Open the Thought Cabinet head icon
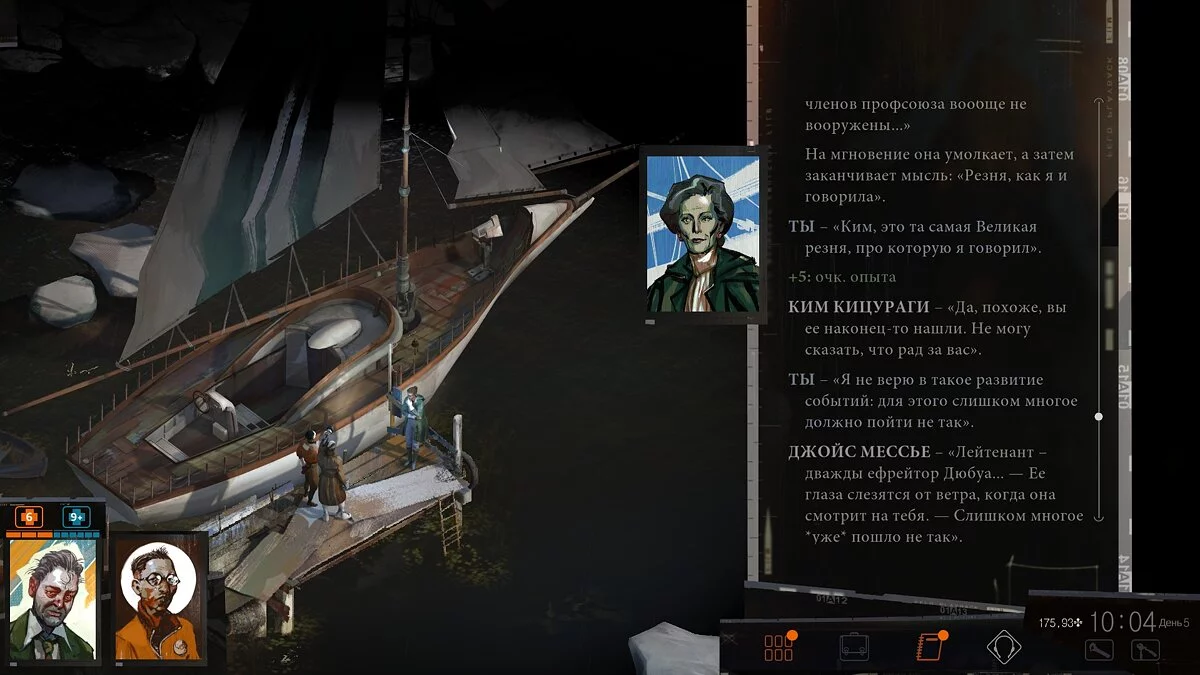The width and height of the screenshot is (1200, 675). pos(1004,647)
